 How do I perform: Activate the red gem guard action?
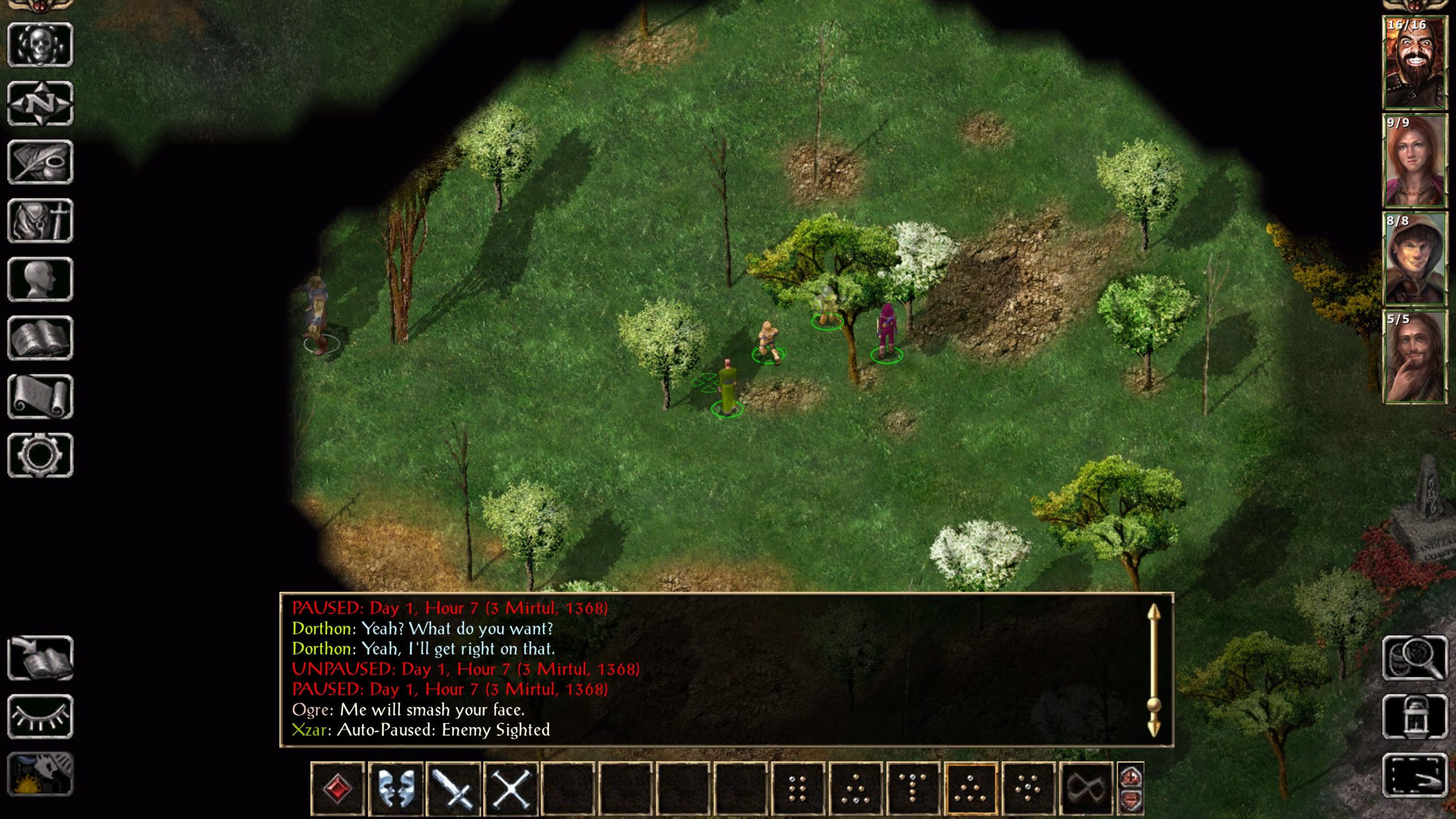[x=337, y=789]
